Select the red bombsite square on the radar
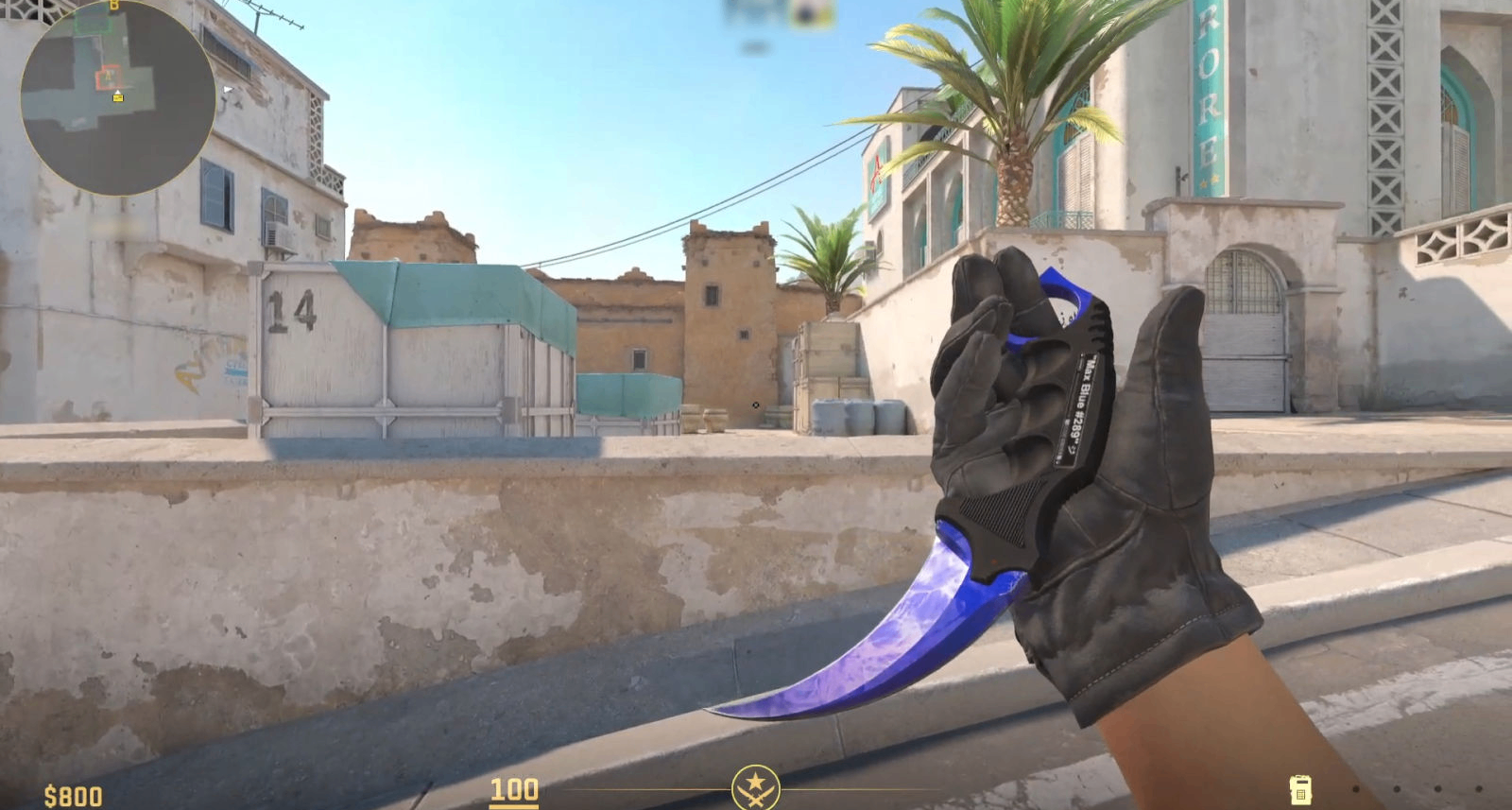Image resolution: width=1512 pixels, height=810 pixels. click(x=108, y=75)
